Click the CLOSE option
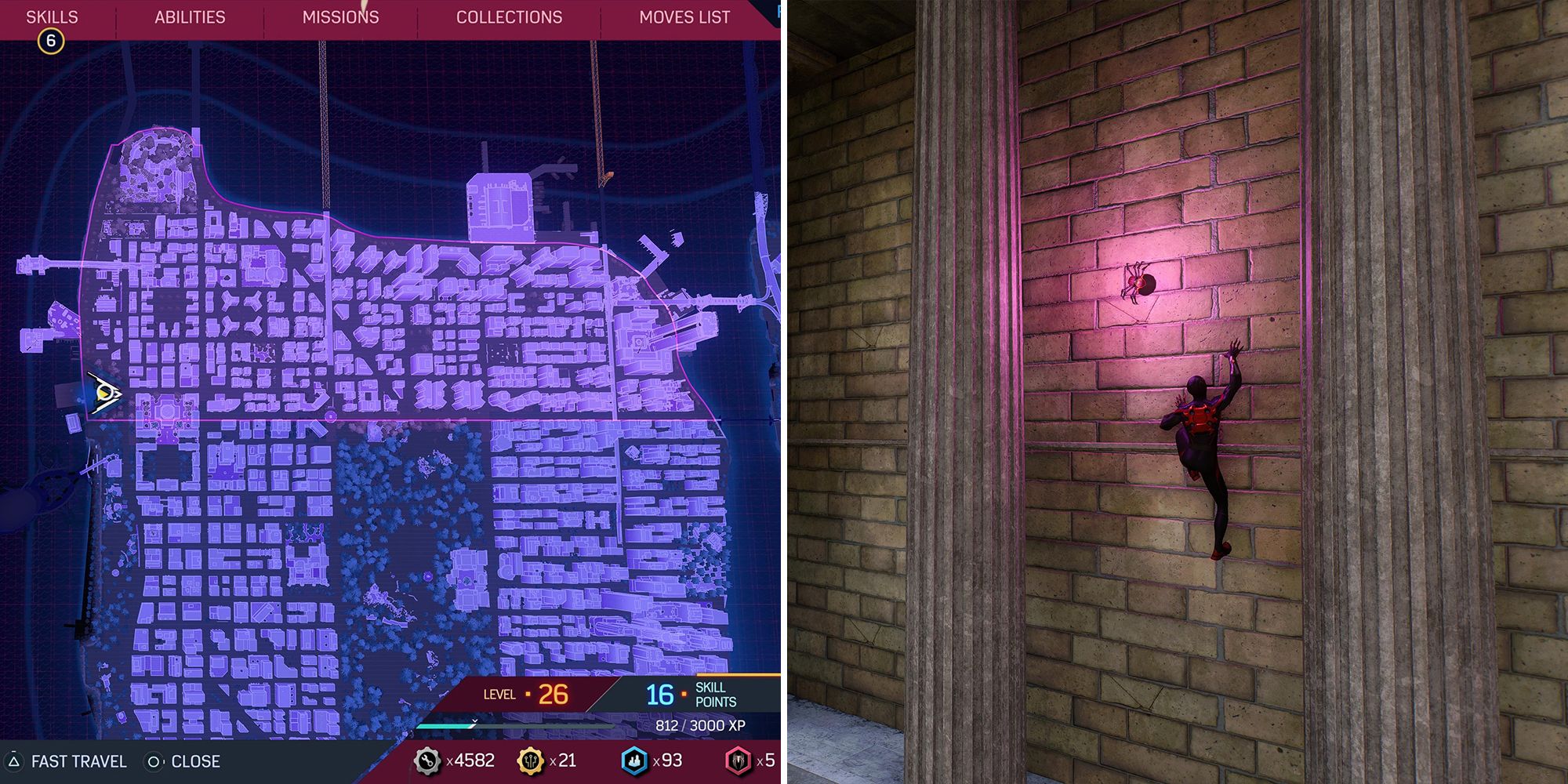Image resolution: width=1568 pixels, height=784 pixels. pos(196,760)
